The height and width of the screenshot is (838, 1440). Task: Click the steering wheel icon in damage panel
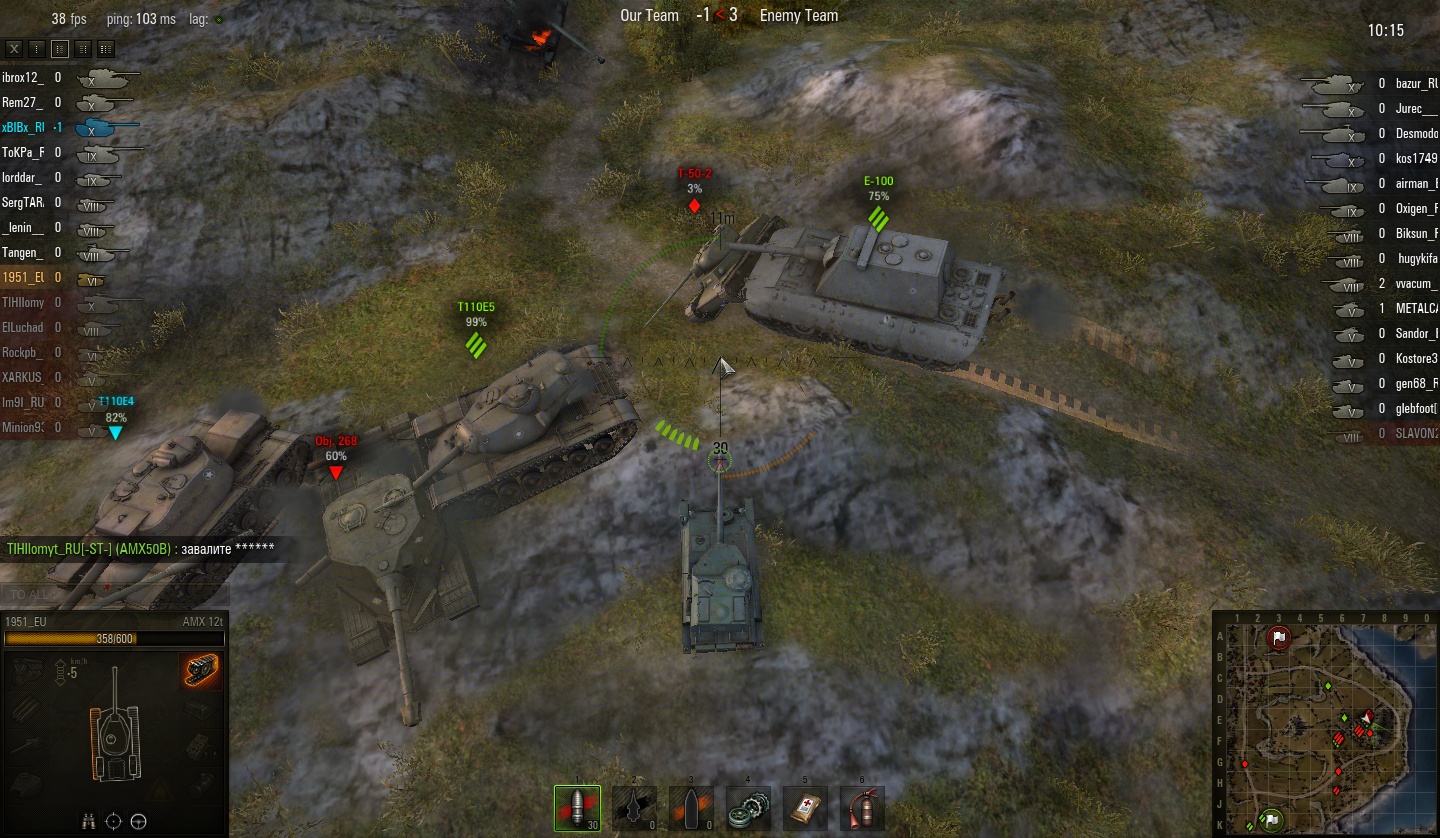(x=139, y=821)
